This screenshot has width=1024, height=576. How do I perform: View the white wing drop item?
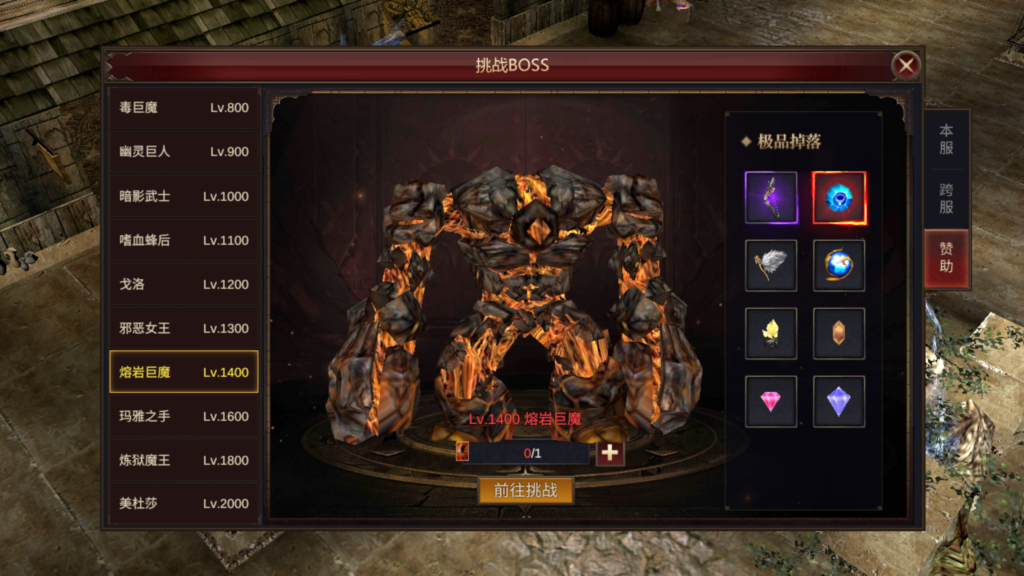click(771, 265)
